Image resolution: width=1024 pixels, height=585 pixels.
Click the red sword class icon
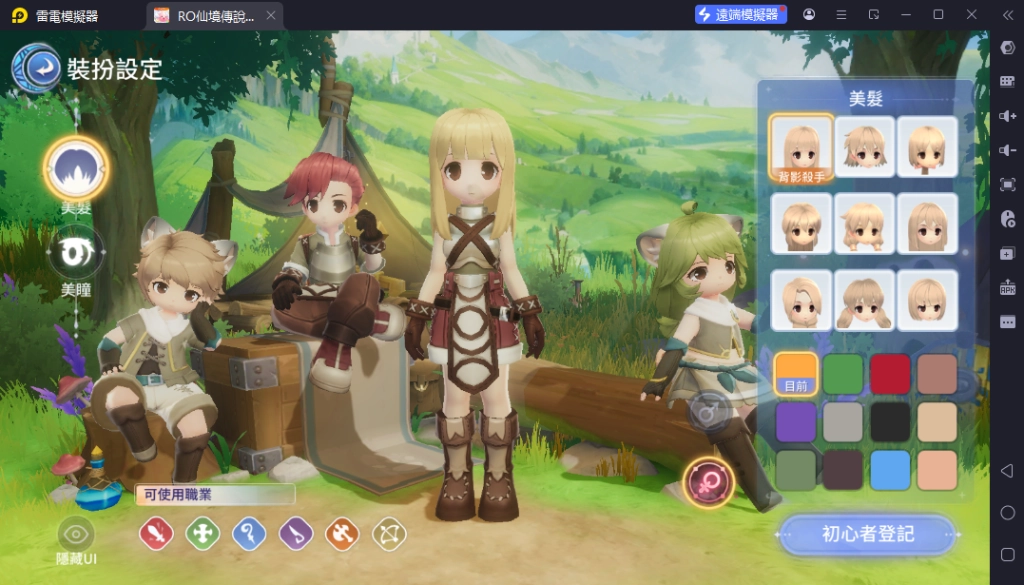pyautogui.click(x=156, y=534)
